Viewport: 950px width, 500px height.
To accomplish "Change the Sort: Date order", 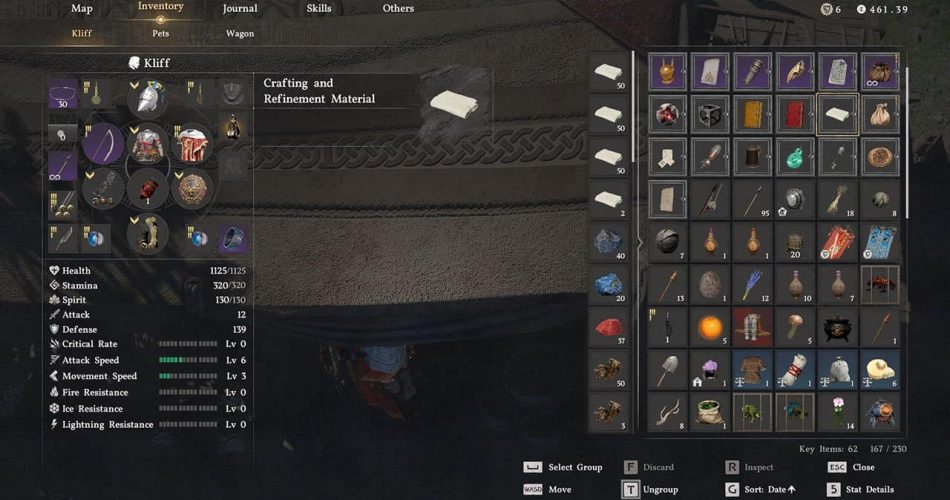I will [x=769, y=489].
